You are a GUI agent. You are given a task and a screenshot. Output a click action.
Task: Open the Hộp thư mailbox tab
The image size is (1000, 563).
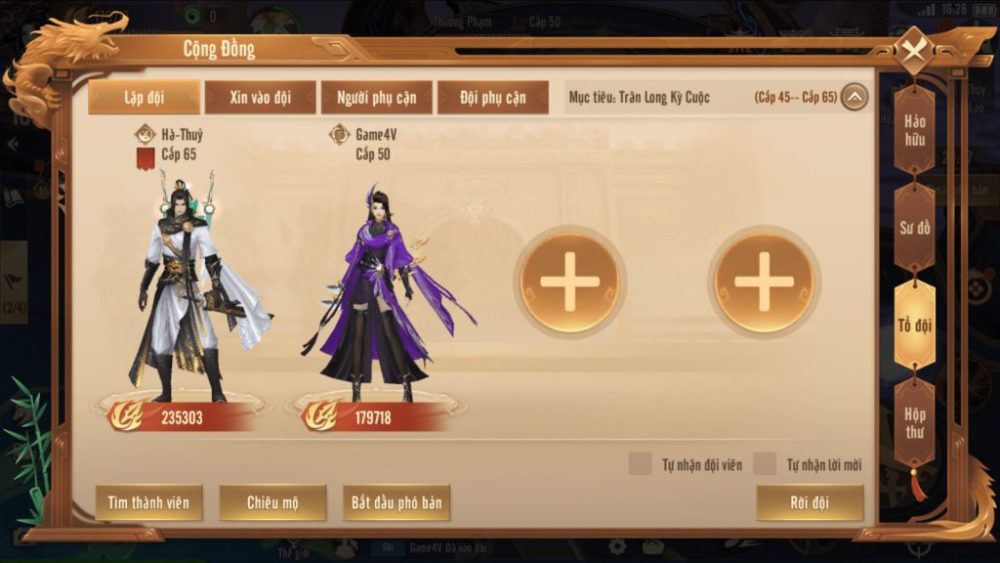coord(915,422)
